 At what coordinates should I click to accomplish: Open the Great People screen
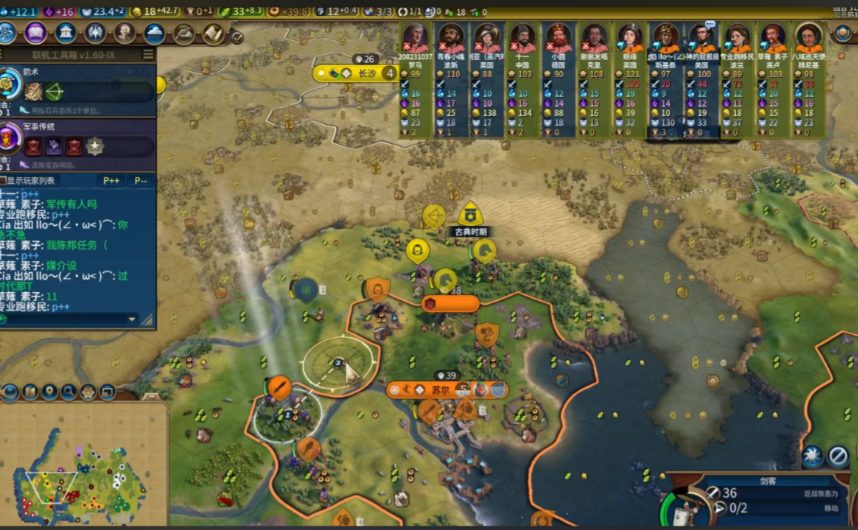pos(125,33)
